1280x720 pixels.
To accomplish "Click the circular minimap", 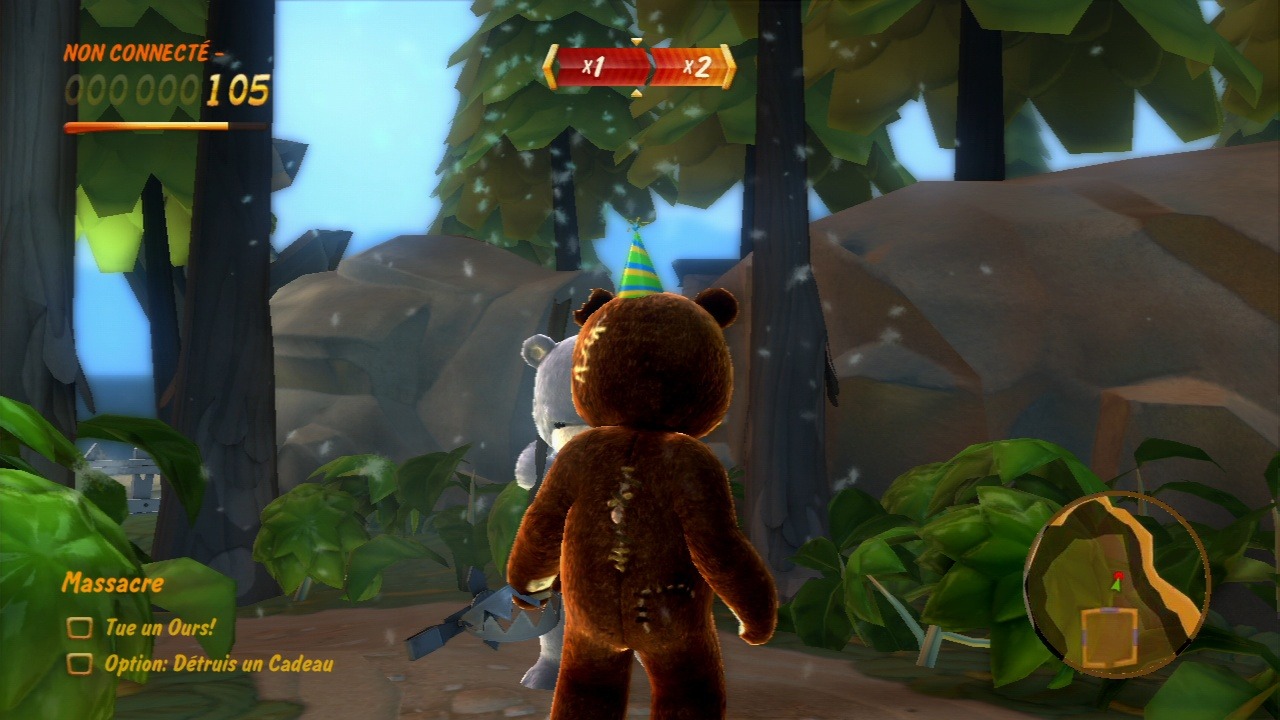I will coord(1117,583).
